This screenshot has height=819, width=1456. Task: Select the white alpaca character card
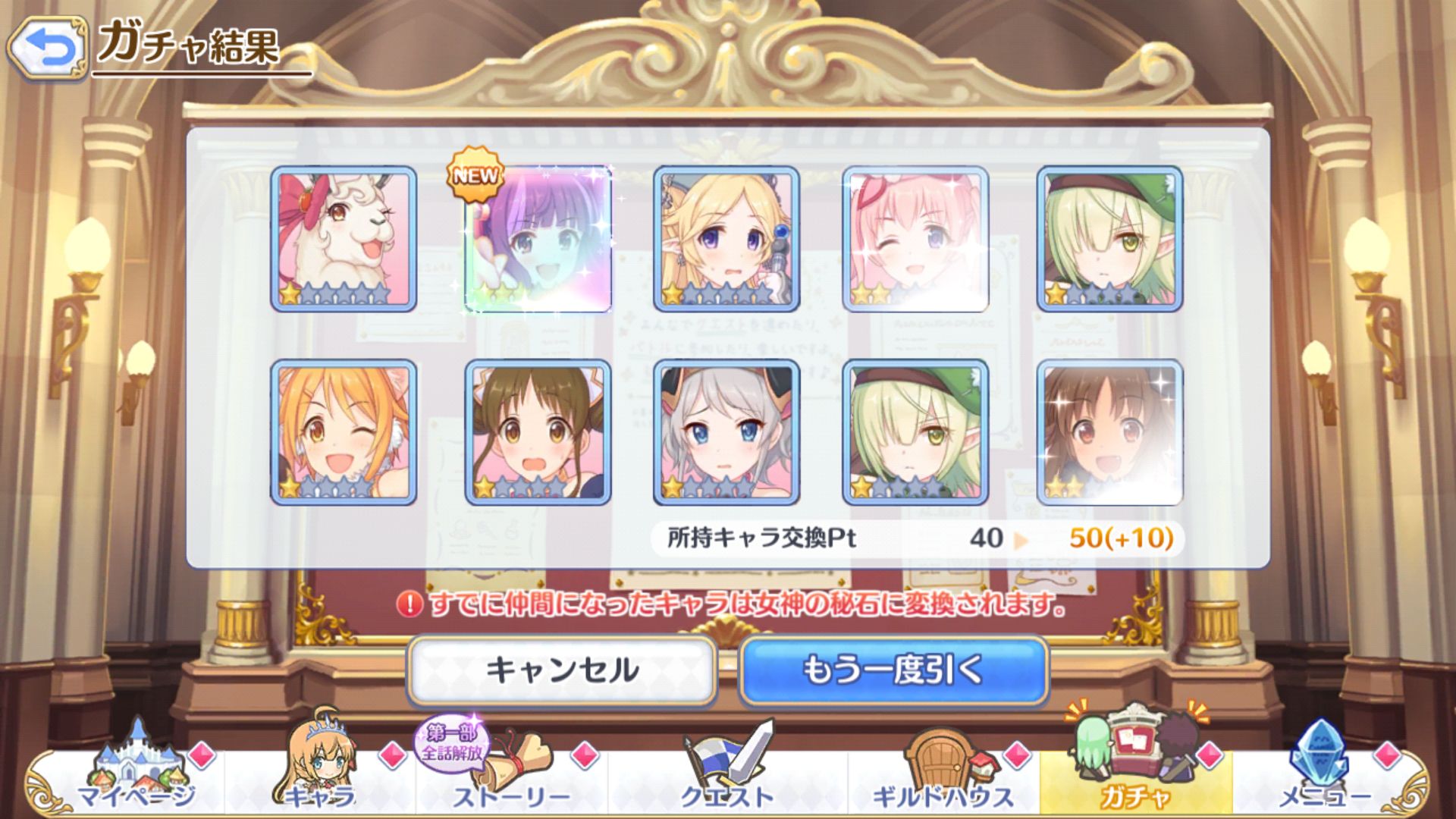pyautogui.click(x=344, y=239)
